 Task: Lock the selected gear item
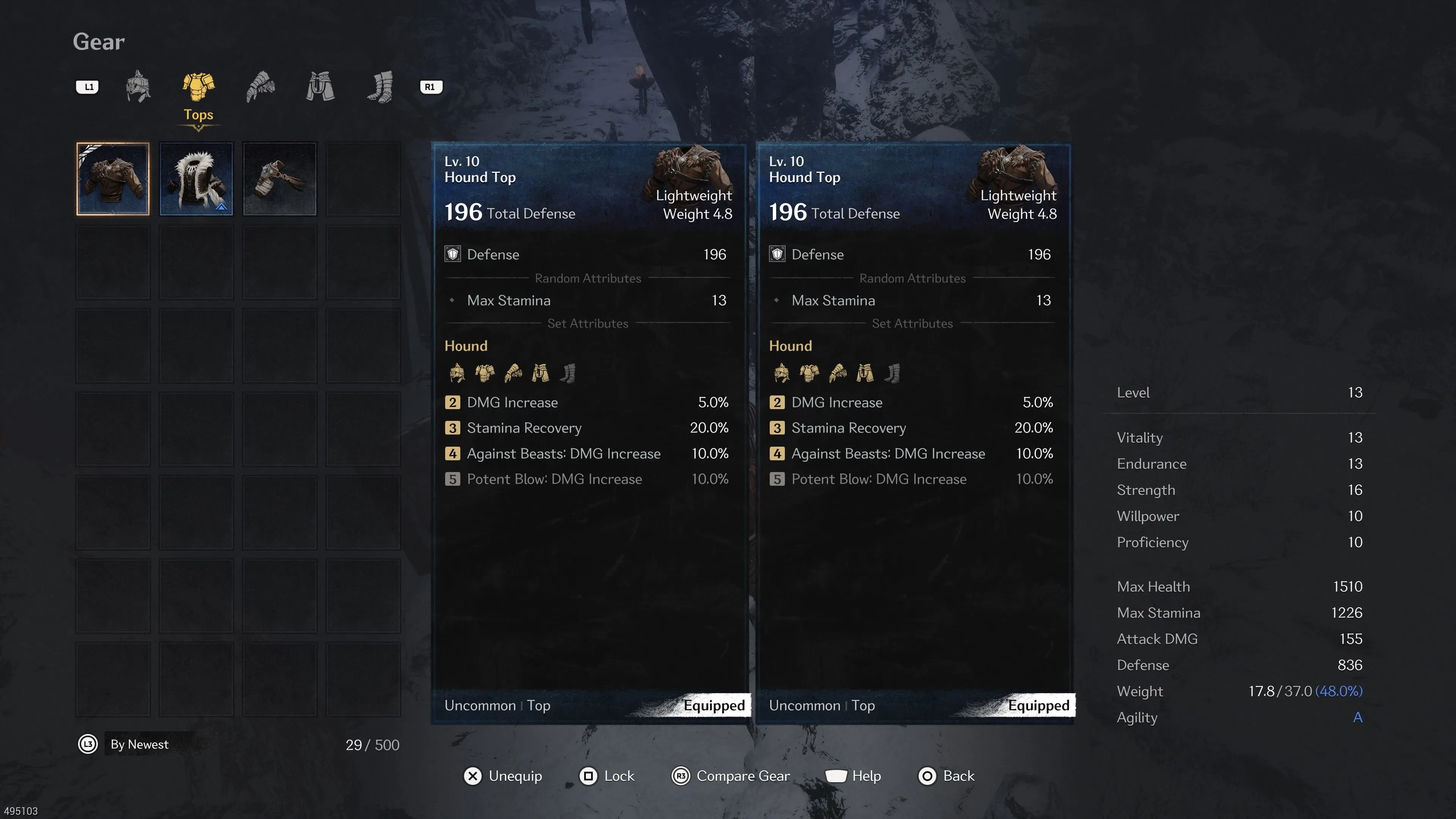(607, 776)
